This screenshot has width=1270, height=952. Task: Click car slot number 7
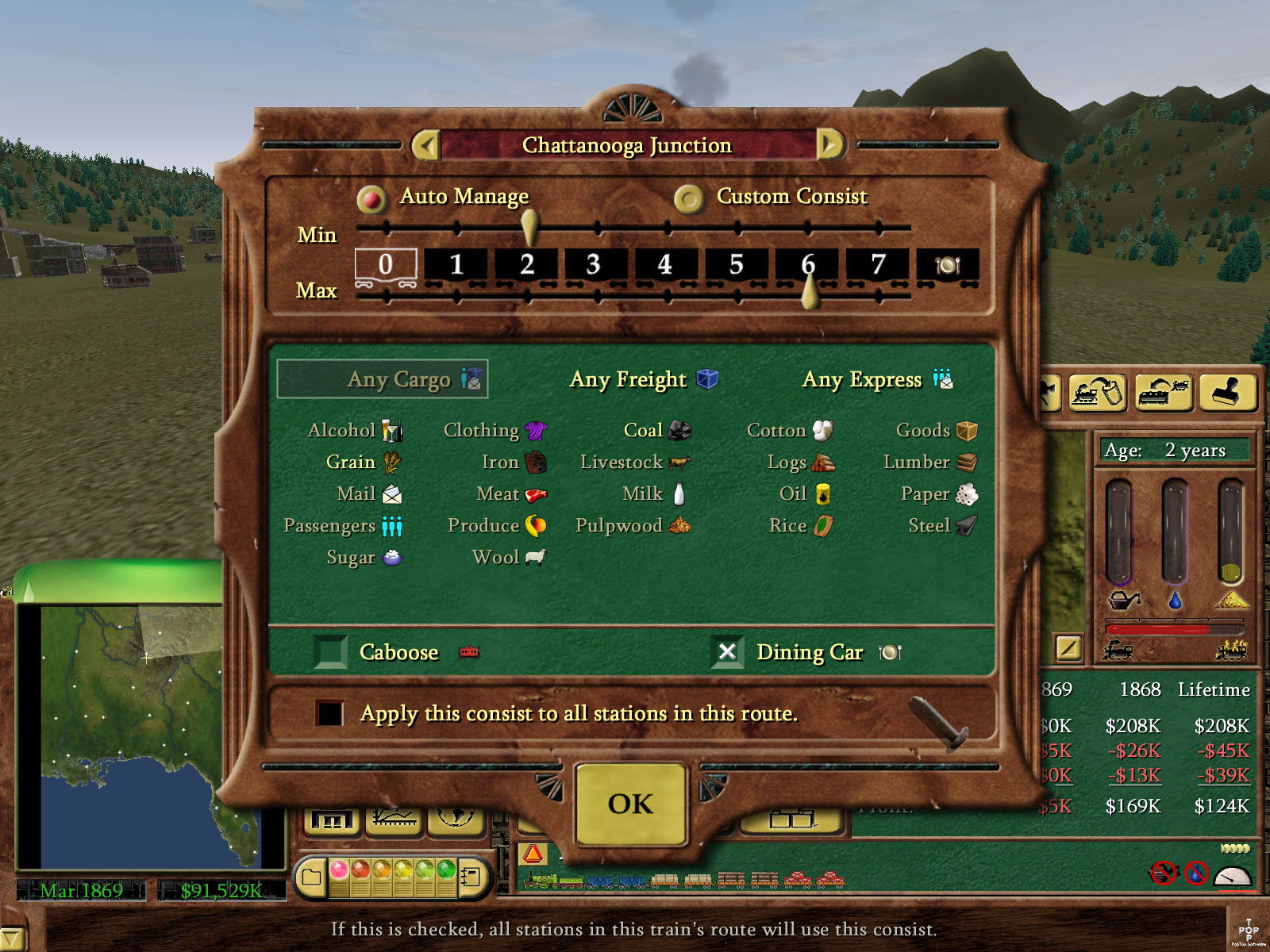coord(877,265)
